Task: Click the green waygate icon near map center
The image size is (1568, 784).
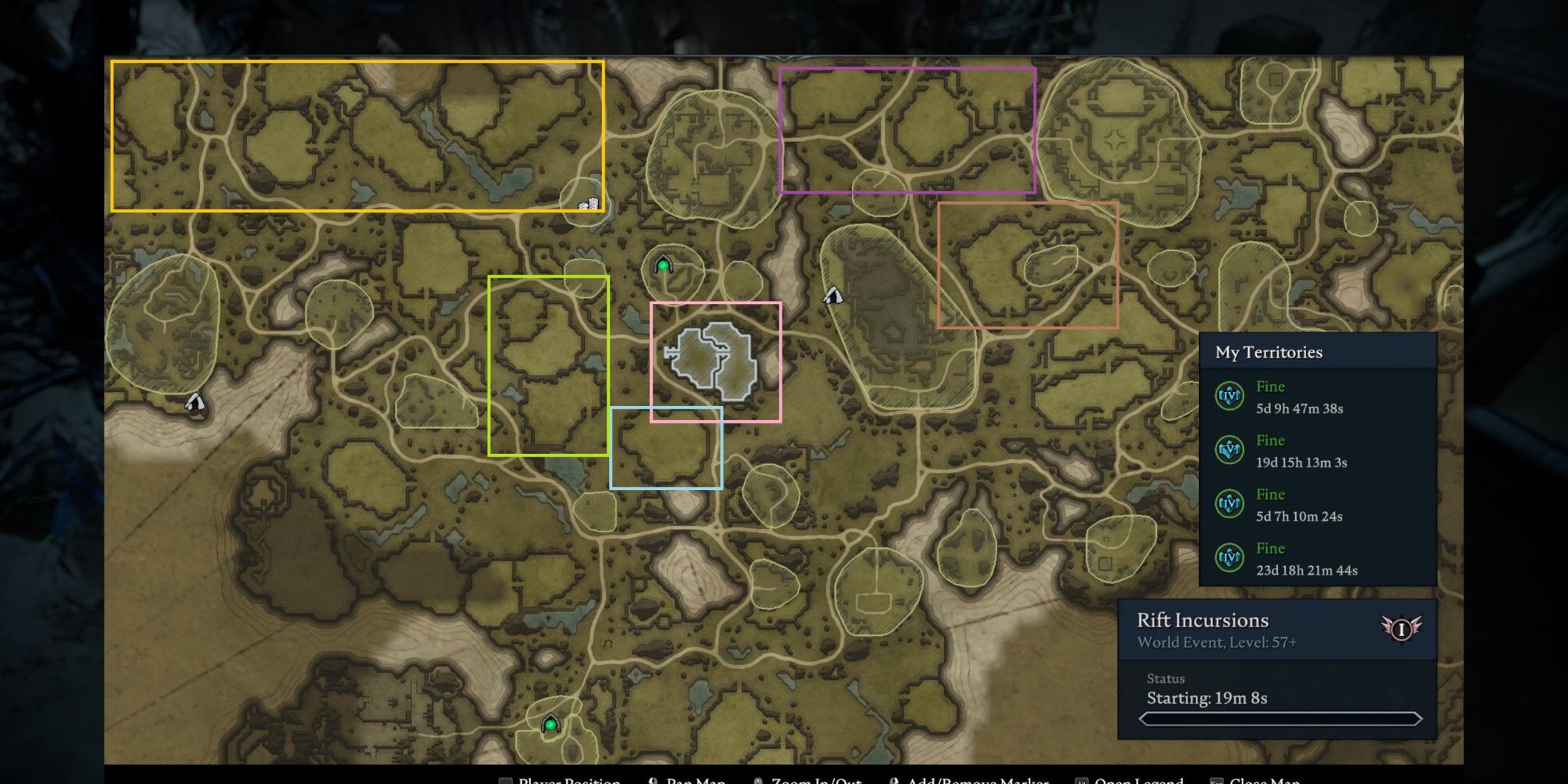Action: (x=663, y=265)
